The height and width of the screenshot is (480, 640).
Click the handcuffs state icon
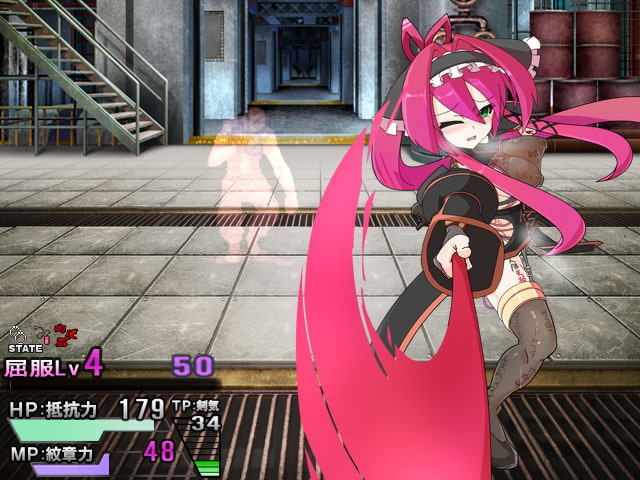click(17, 333)
